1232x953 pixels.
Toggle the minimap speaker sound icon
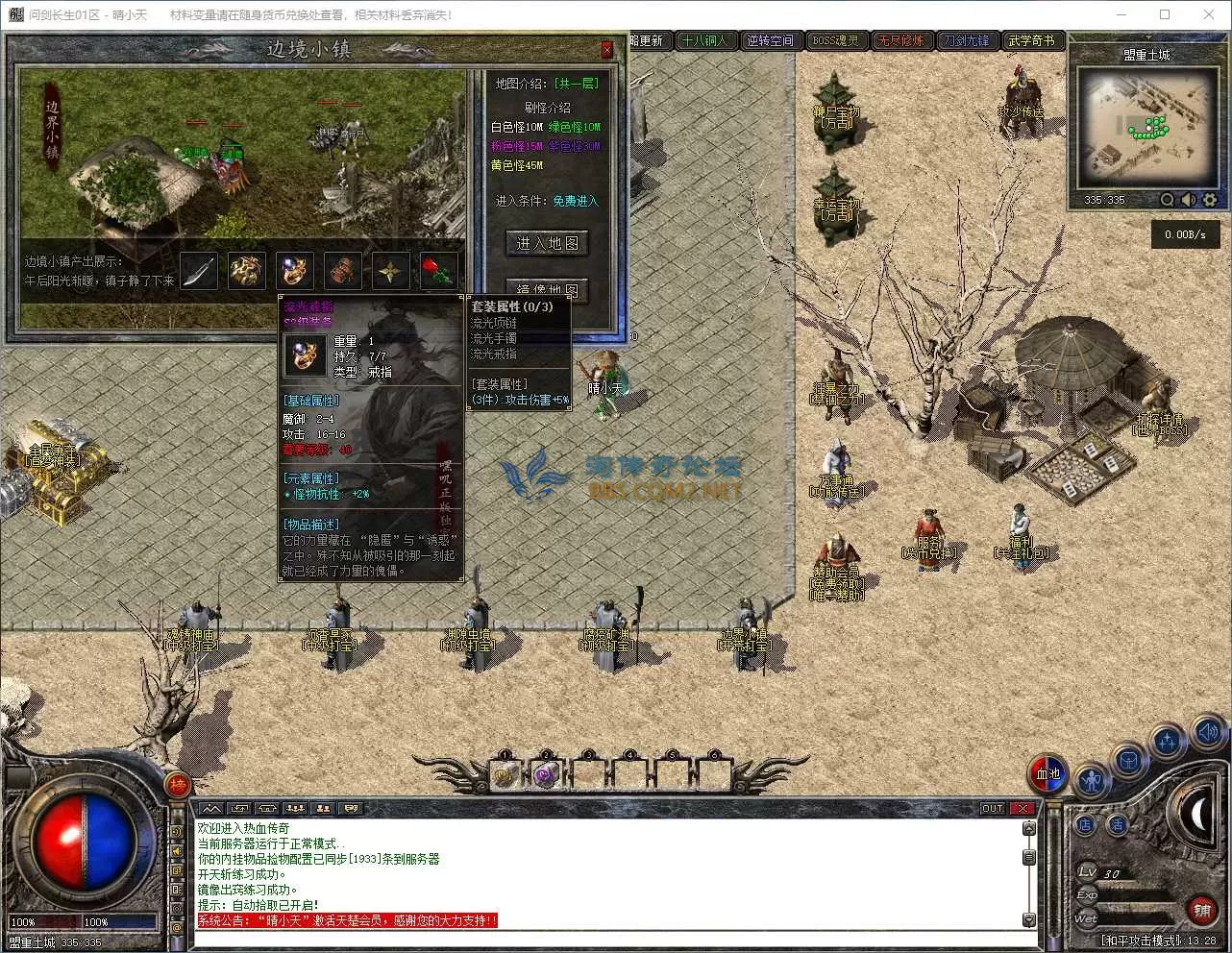coord(1189,200)
